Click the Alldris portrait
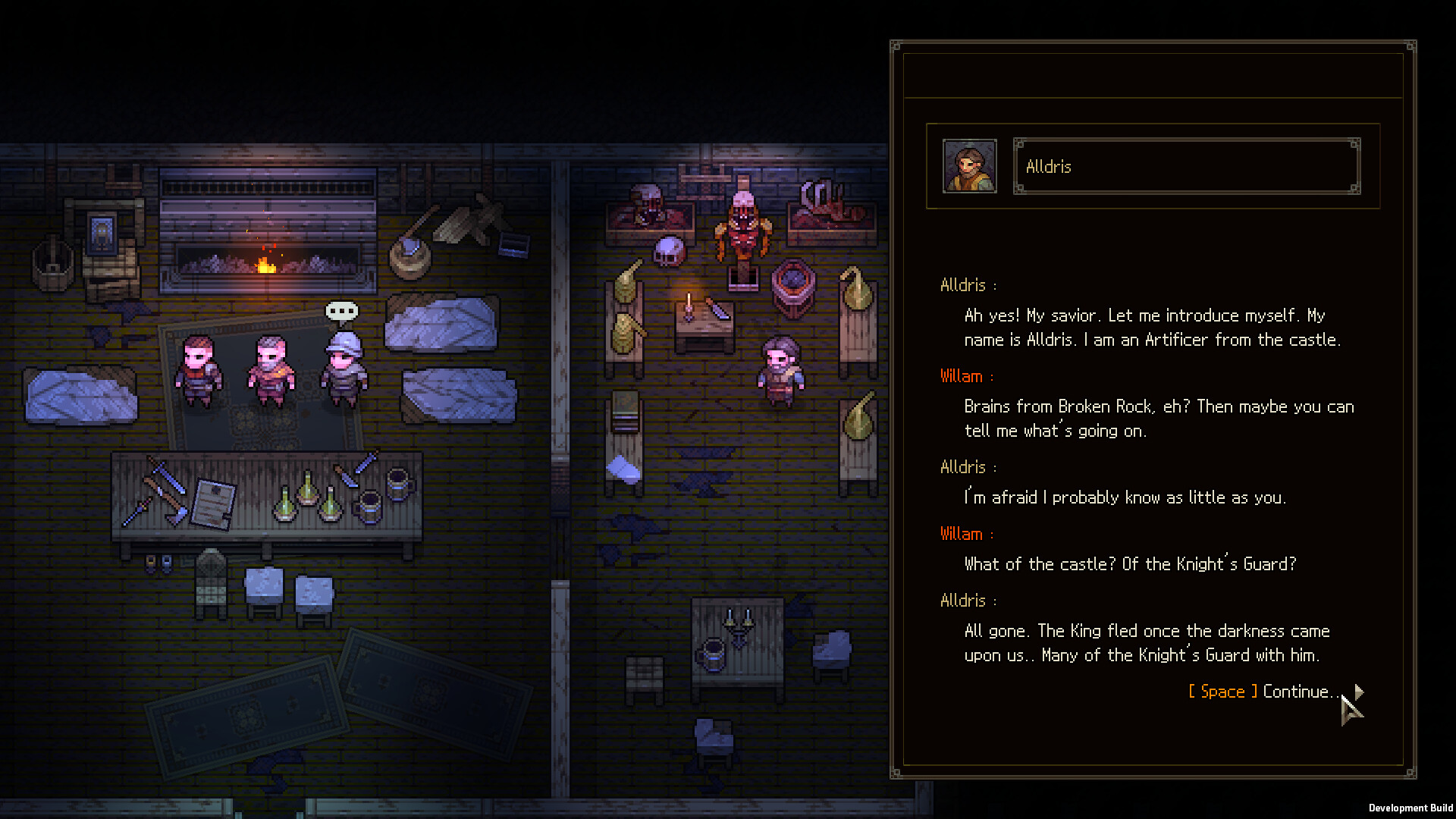Screen dimensions: 1456x819 click(x=970, y=166)
